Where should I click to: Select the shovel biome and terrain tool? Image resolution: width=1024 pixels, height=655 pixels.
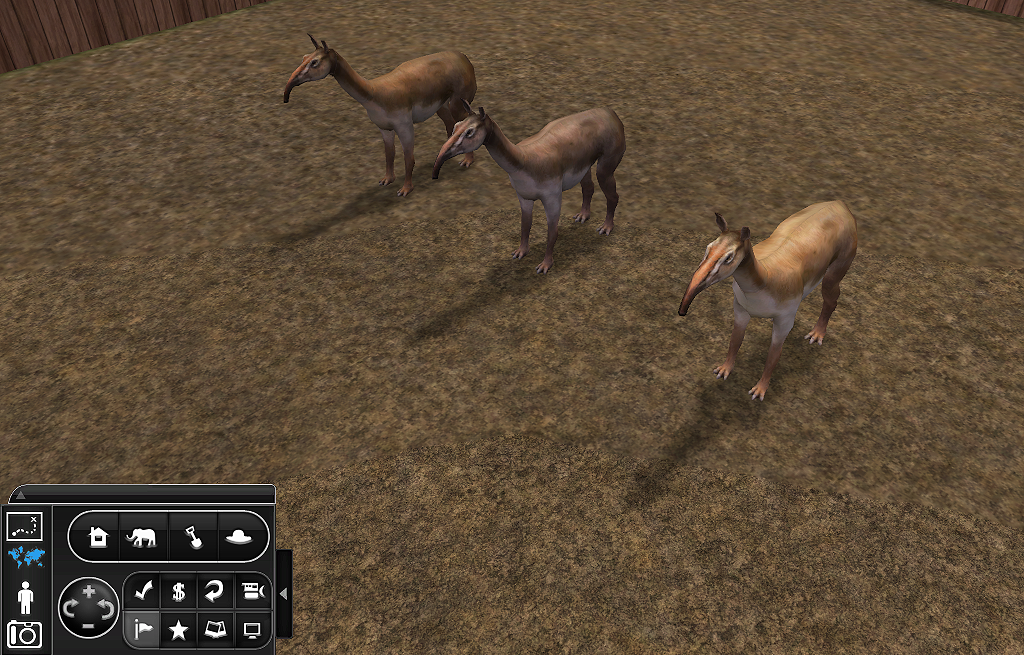(191, 538)
